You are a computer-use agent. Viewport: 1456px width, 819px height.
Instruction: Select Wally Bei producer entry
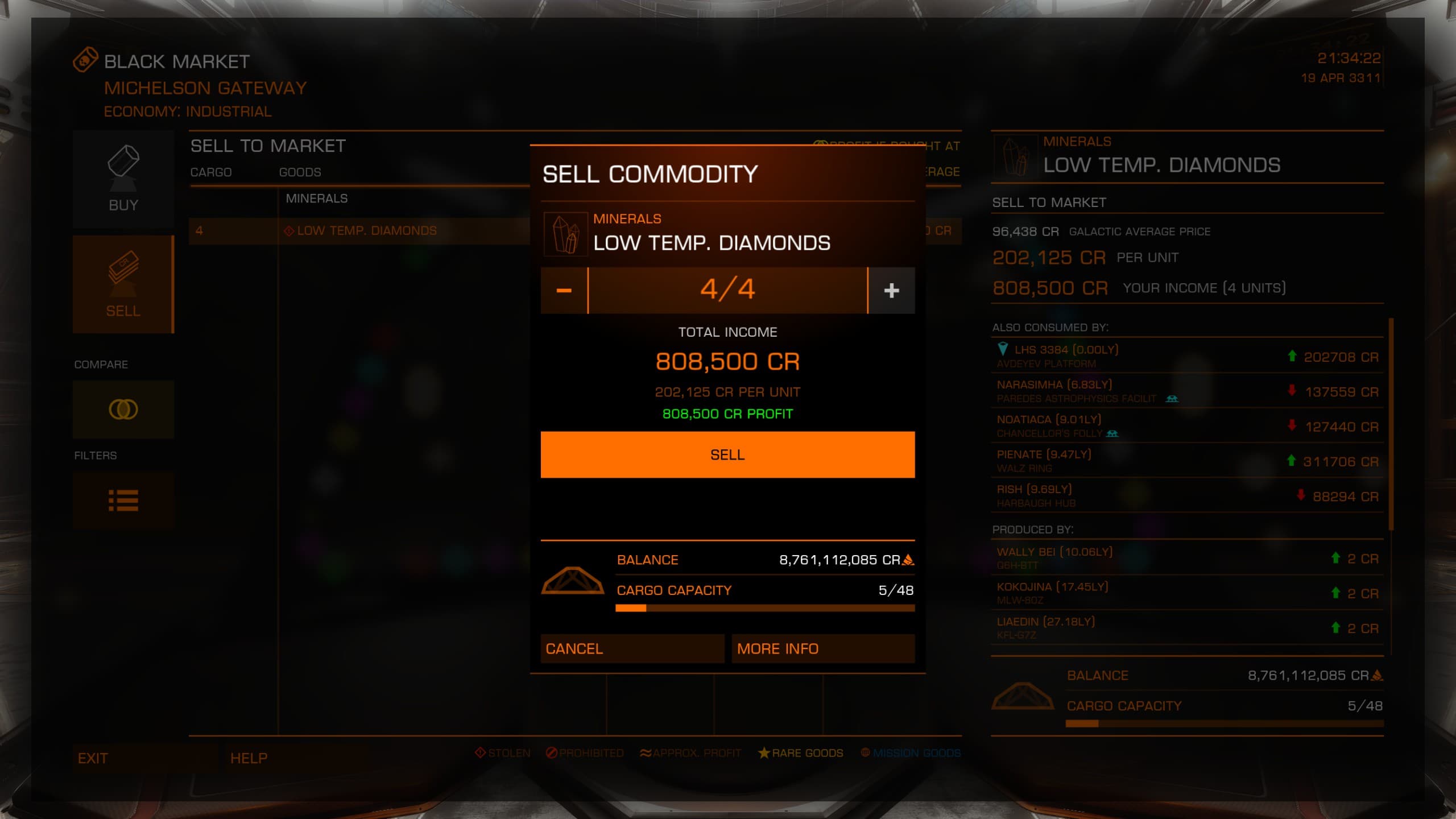1186,558
